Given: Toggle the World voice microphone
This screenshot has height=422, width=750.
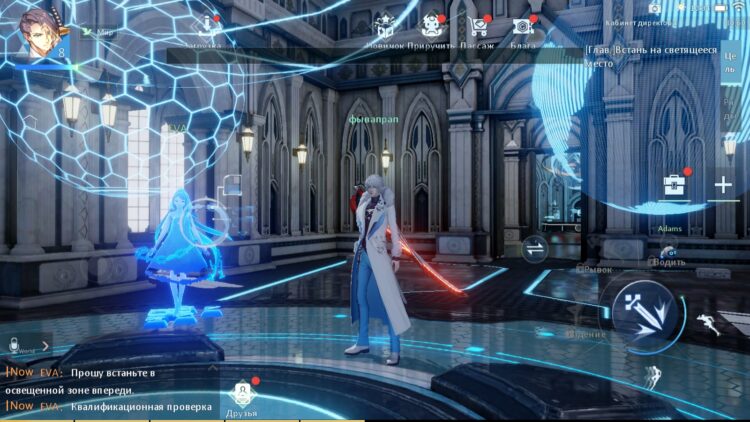Looking at the screenshot, I should point(17,345).
